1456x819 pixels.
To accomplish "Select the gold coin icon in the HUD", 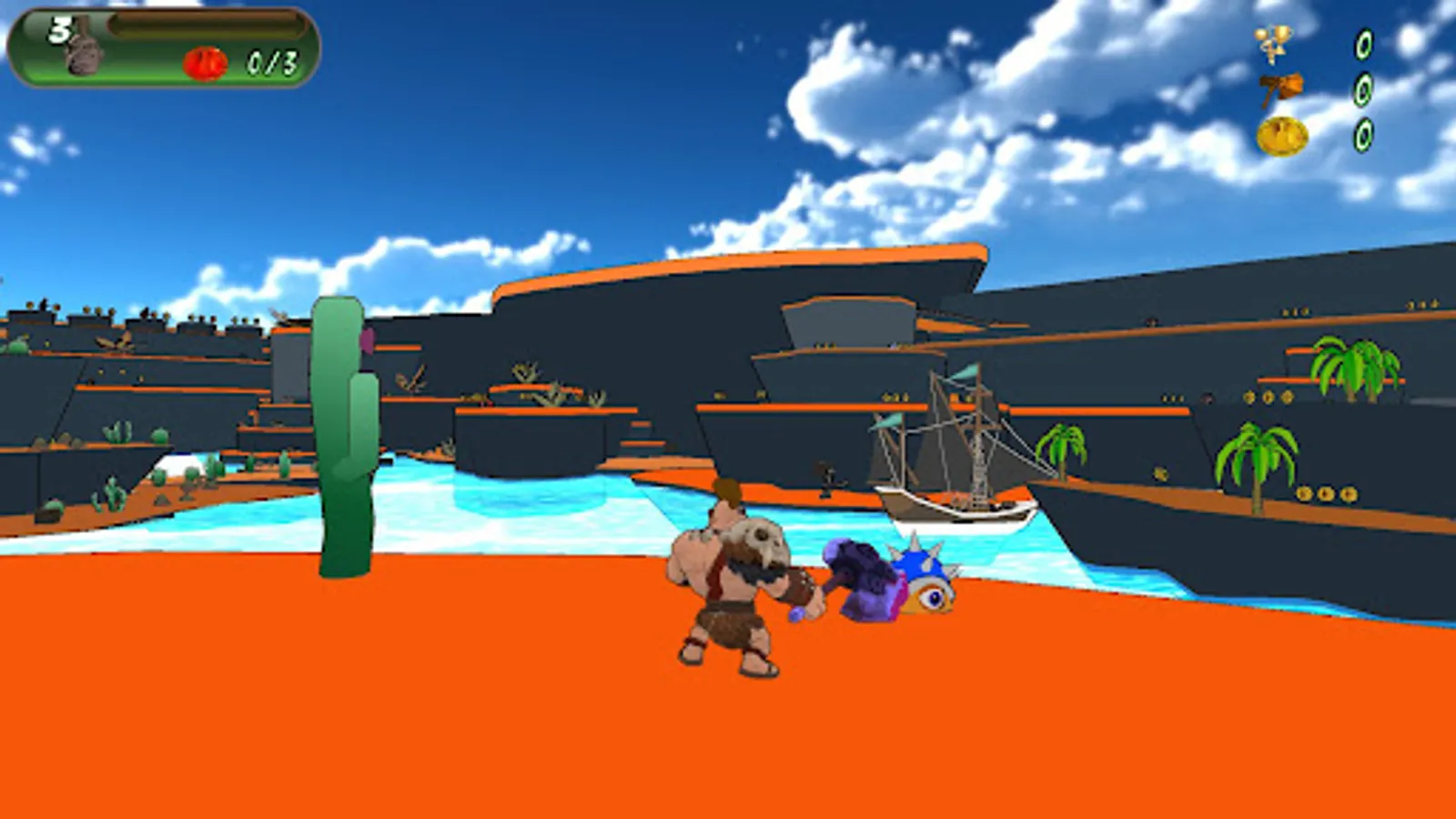I will 1281,136.
